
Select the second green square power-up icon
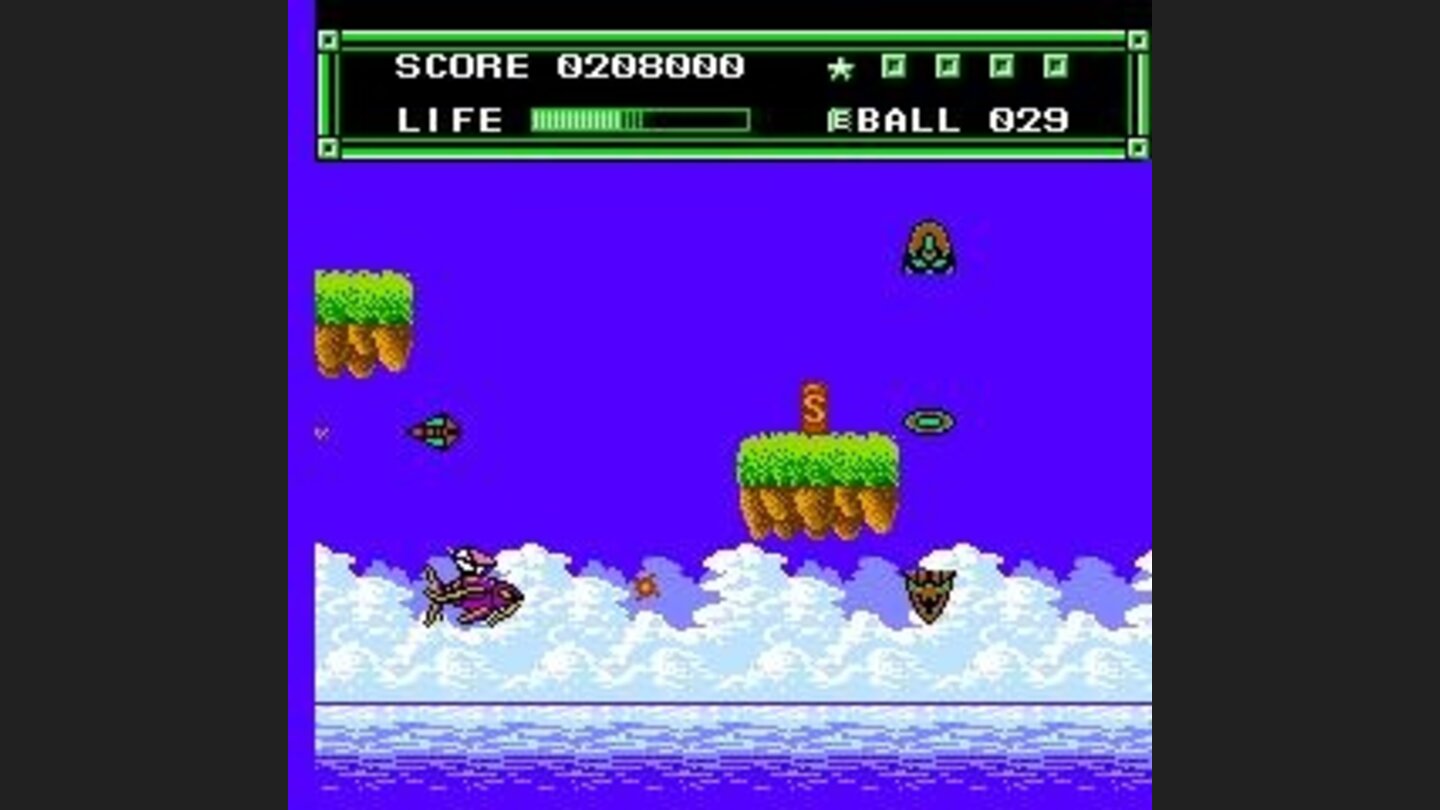(947, 65)
